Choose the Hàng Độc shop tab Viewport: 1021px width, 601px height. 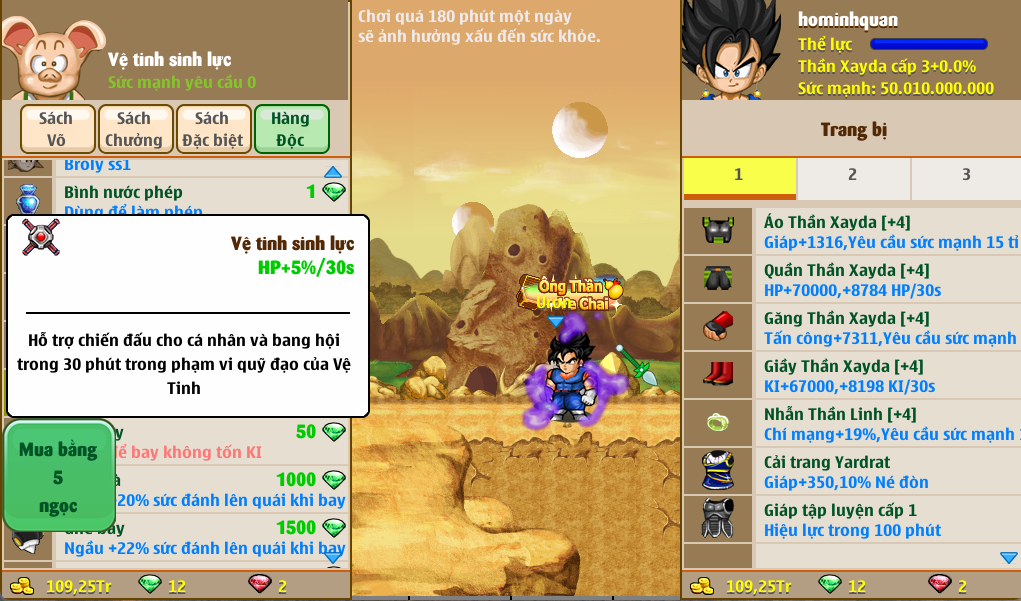point(291,129)
